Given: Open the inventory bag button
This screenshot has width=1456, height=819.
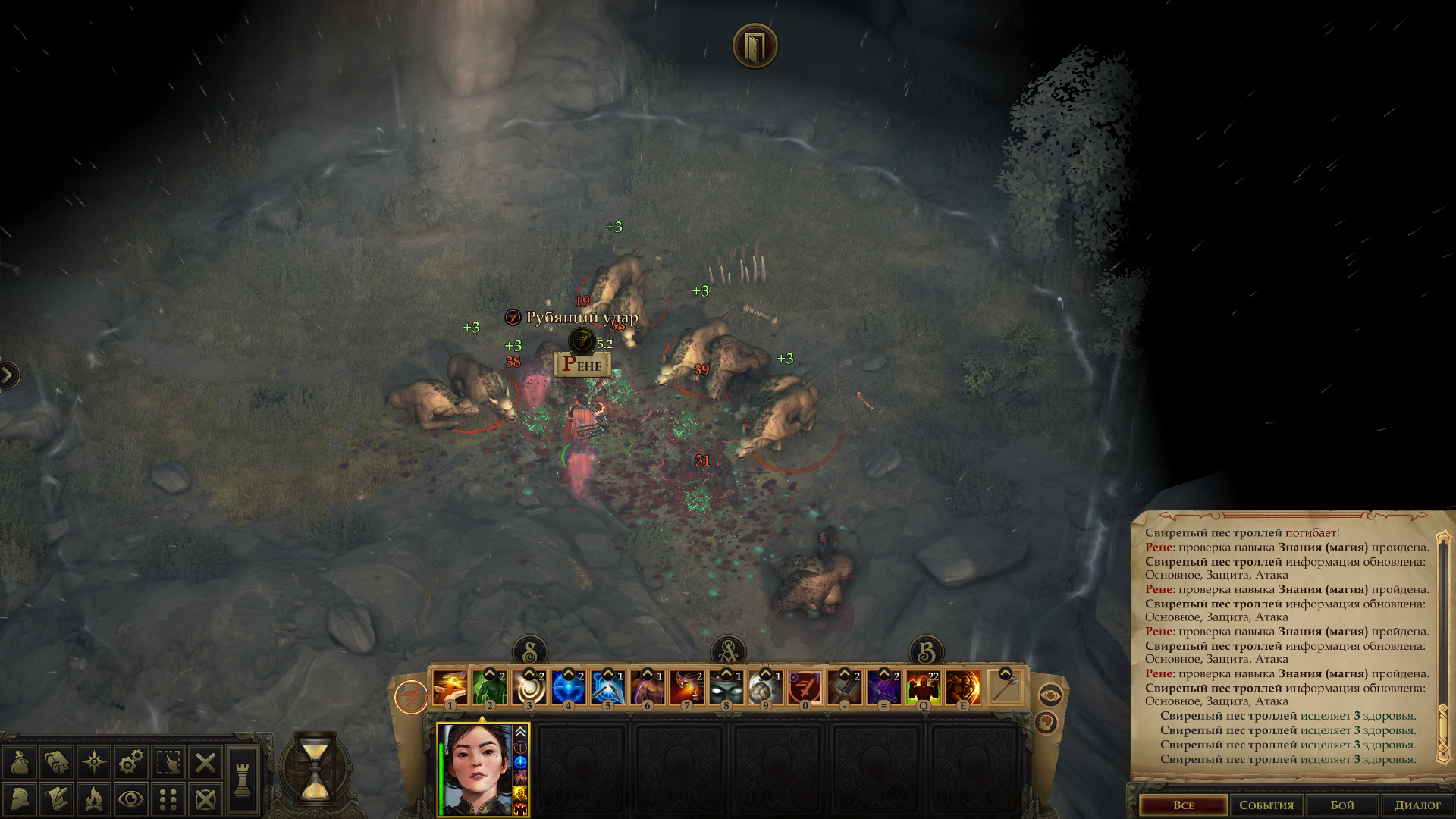Looking at the screenshot, I should [x=20, y=762].
